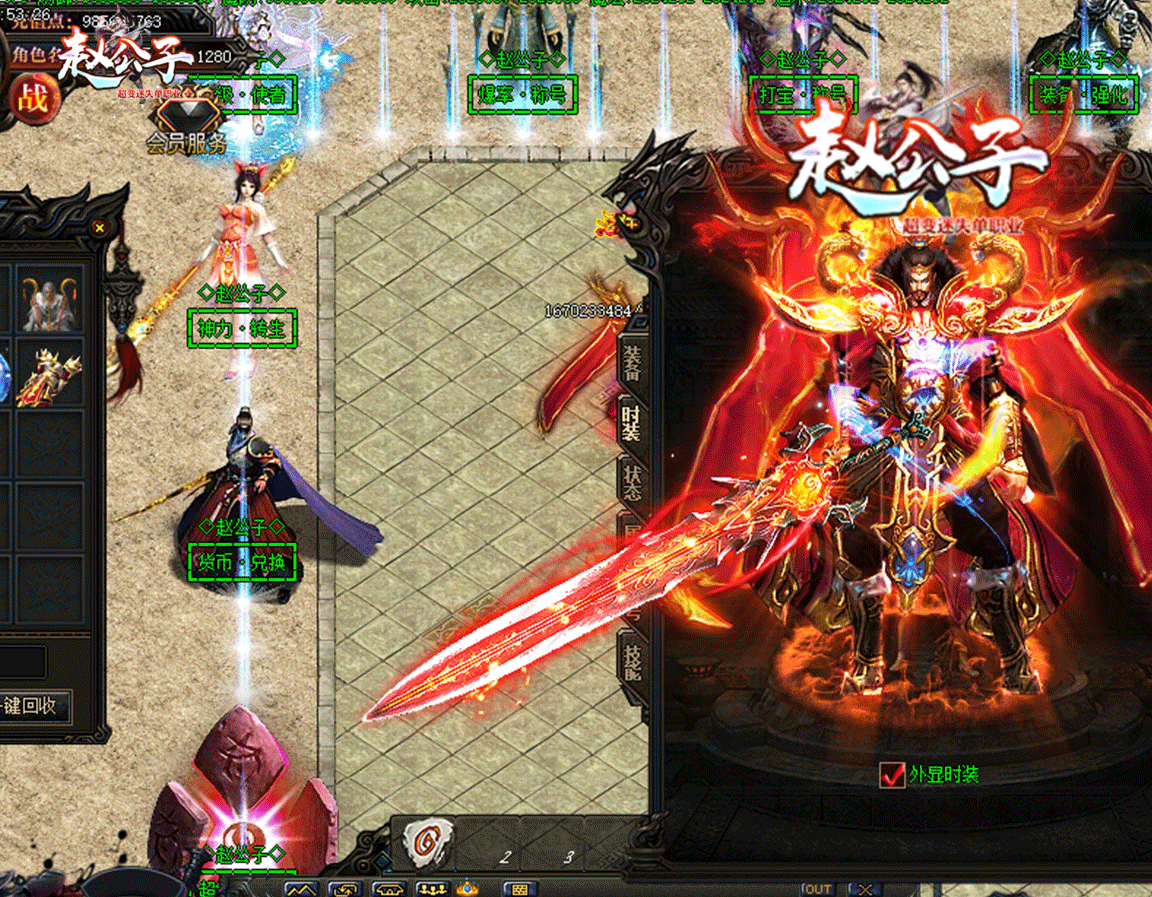Open the 状态 status tab

click(x=632, y=482)
